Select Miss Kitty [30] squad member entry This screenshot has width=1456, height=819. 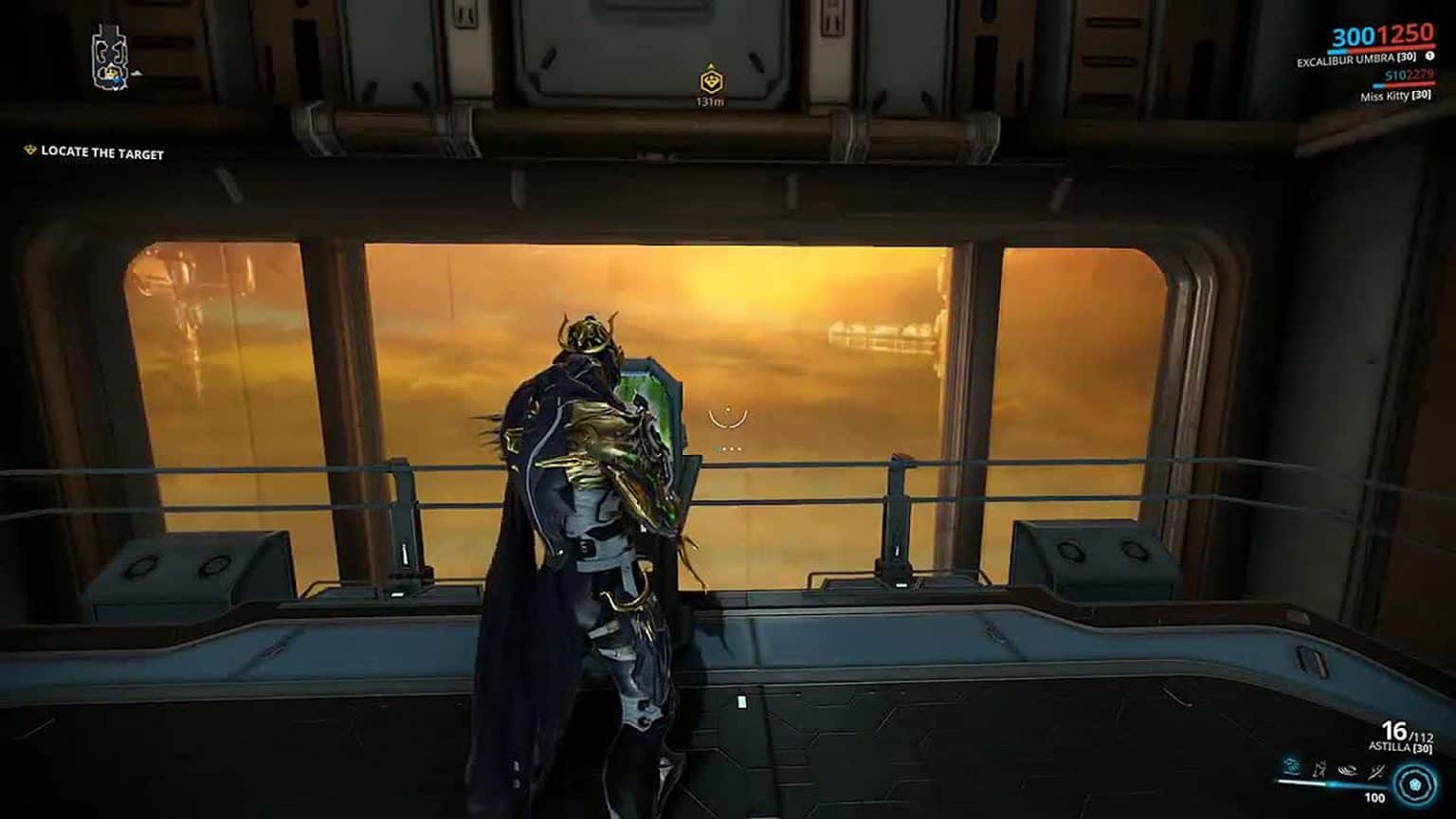click(1395, 96)
